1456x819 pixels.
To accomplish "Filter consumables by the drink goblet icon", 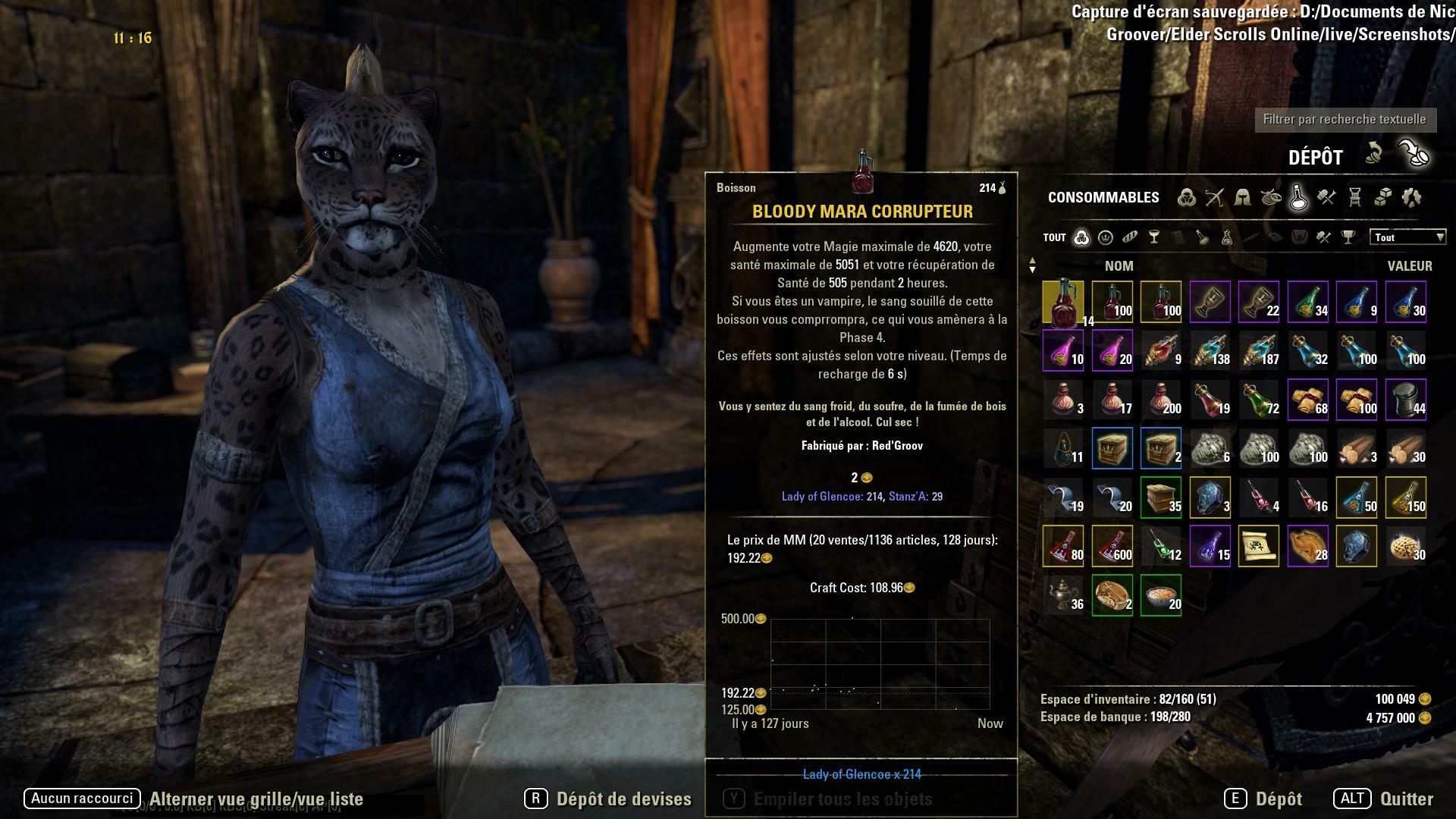I will (1154, 237).
